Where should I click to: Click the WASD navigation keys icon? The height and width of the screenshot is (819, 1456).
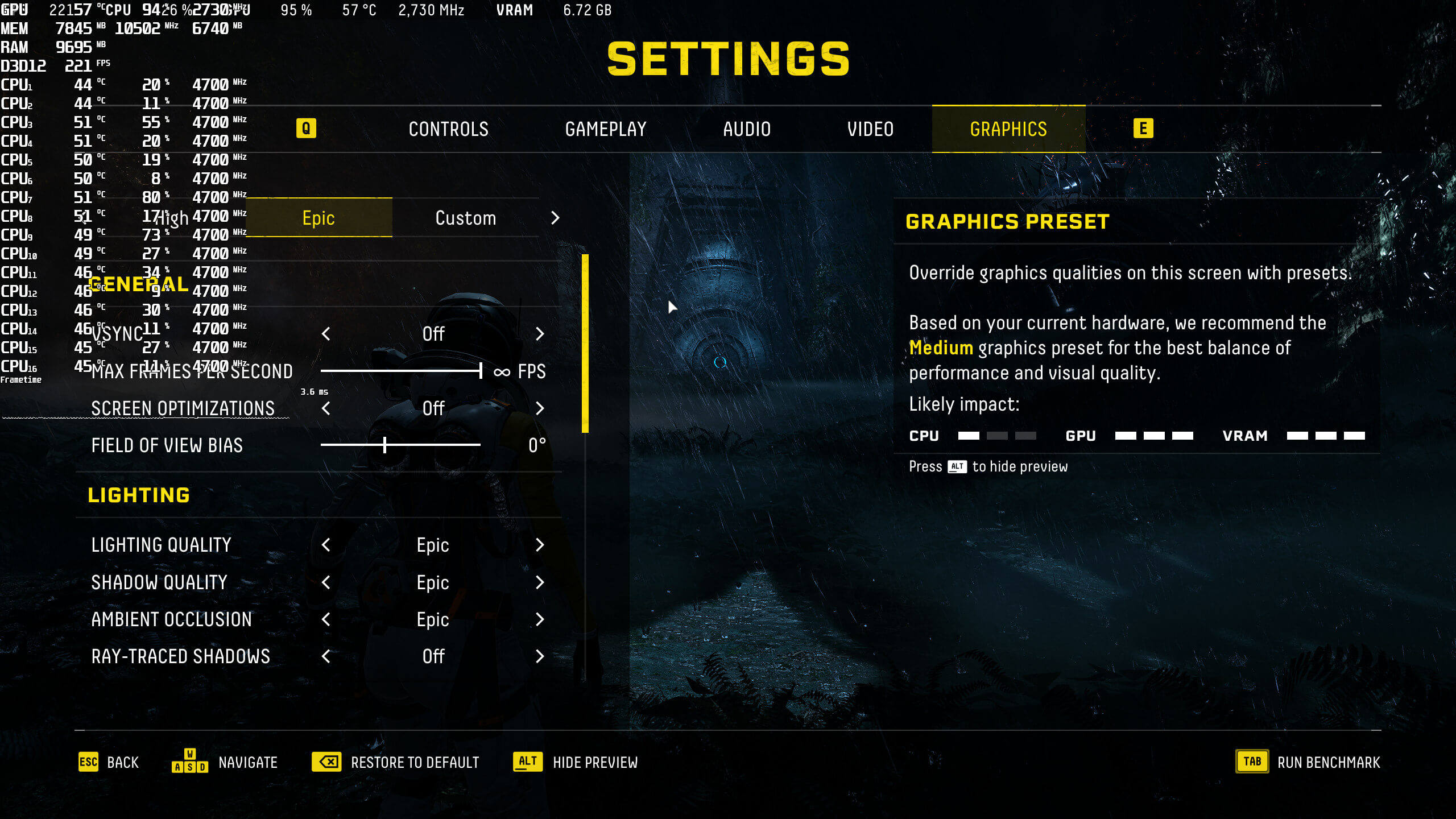click(191, 762)
